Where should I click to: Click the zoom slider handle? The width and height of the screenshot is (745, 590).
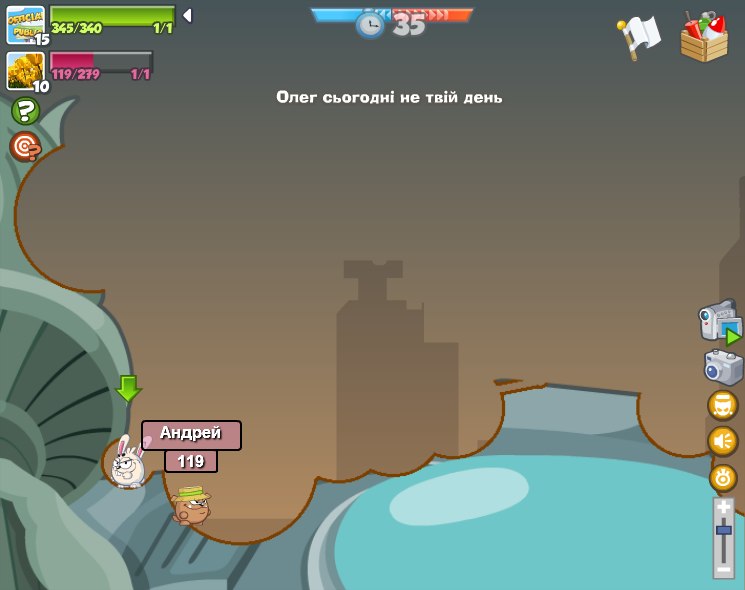click(723, 530)
